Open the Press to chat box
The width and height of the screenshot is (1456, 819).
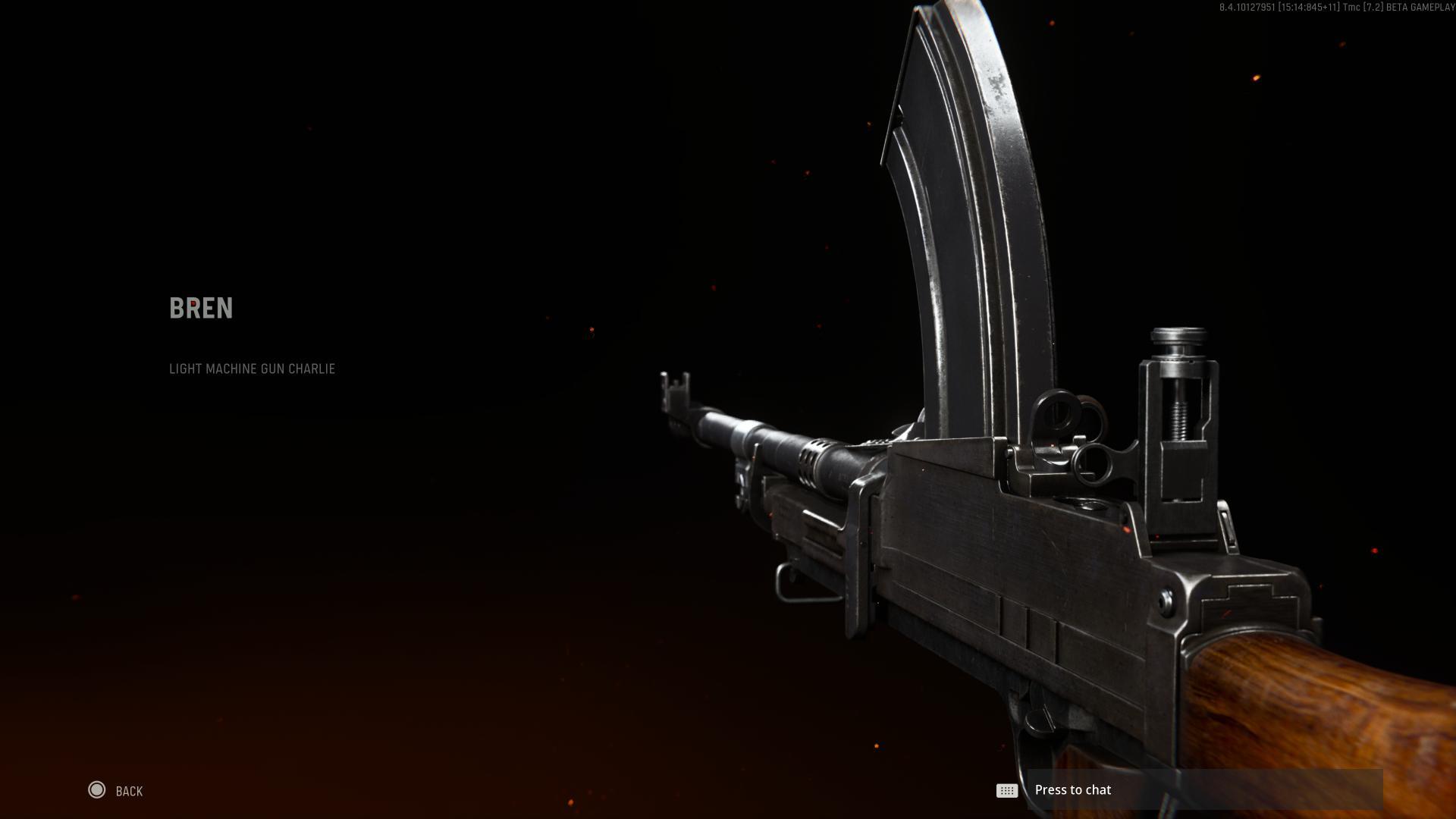click(1203, 789)
